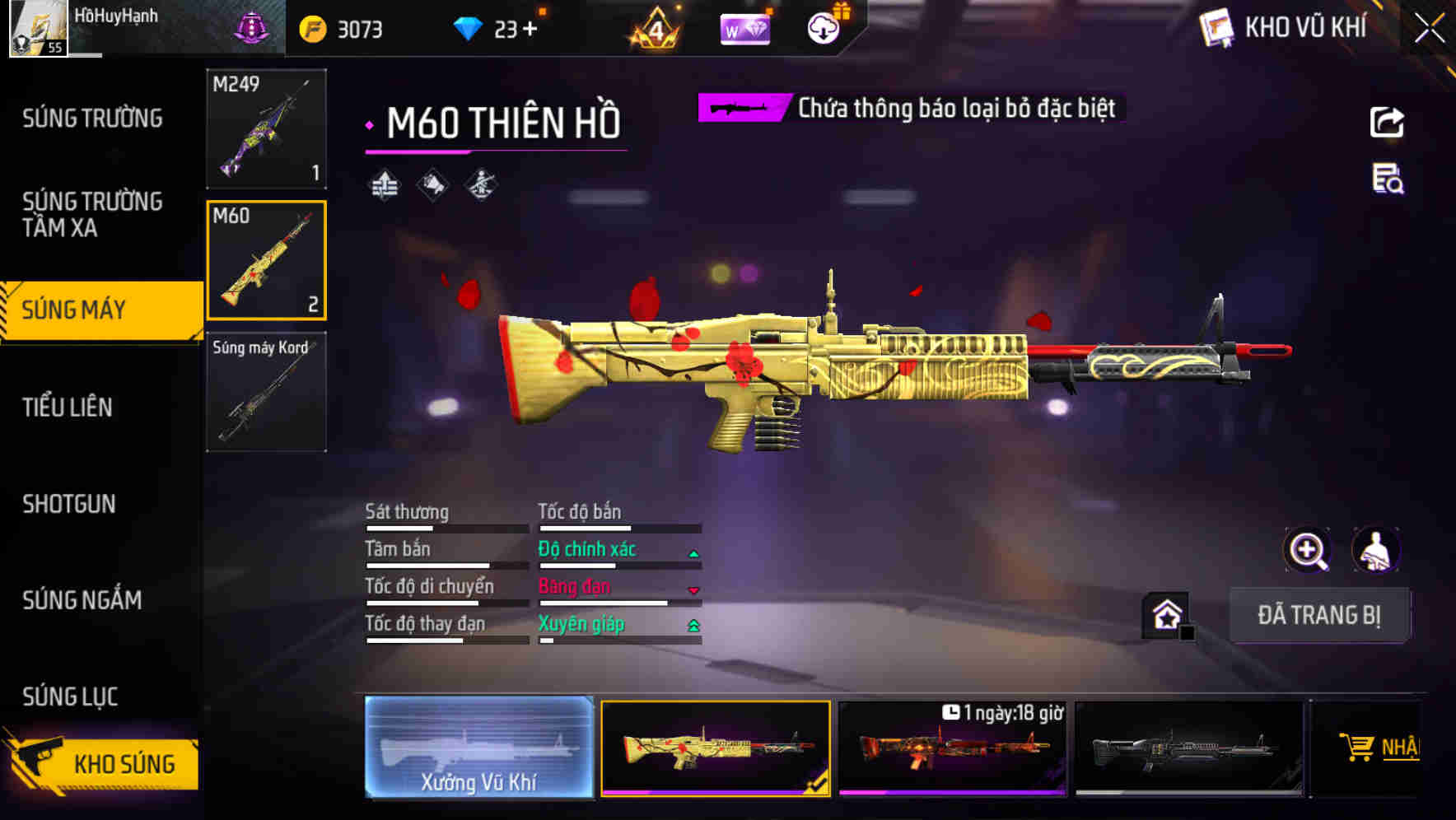This screenshot has height=820, width=1456.
Task: Select the magnifier zoom preview icon
Action: tap(1308, 550)
